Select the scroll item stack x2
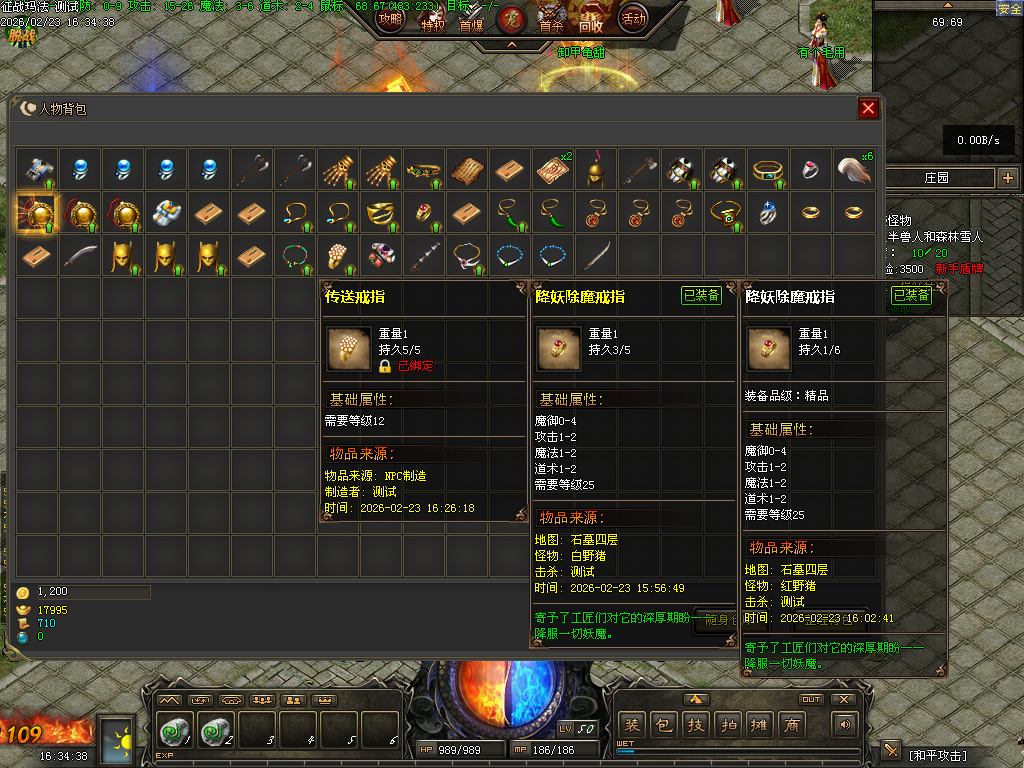 pos(552,170)
